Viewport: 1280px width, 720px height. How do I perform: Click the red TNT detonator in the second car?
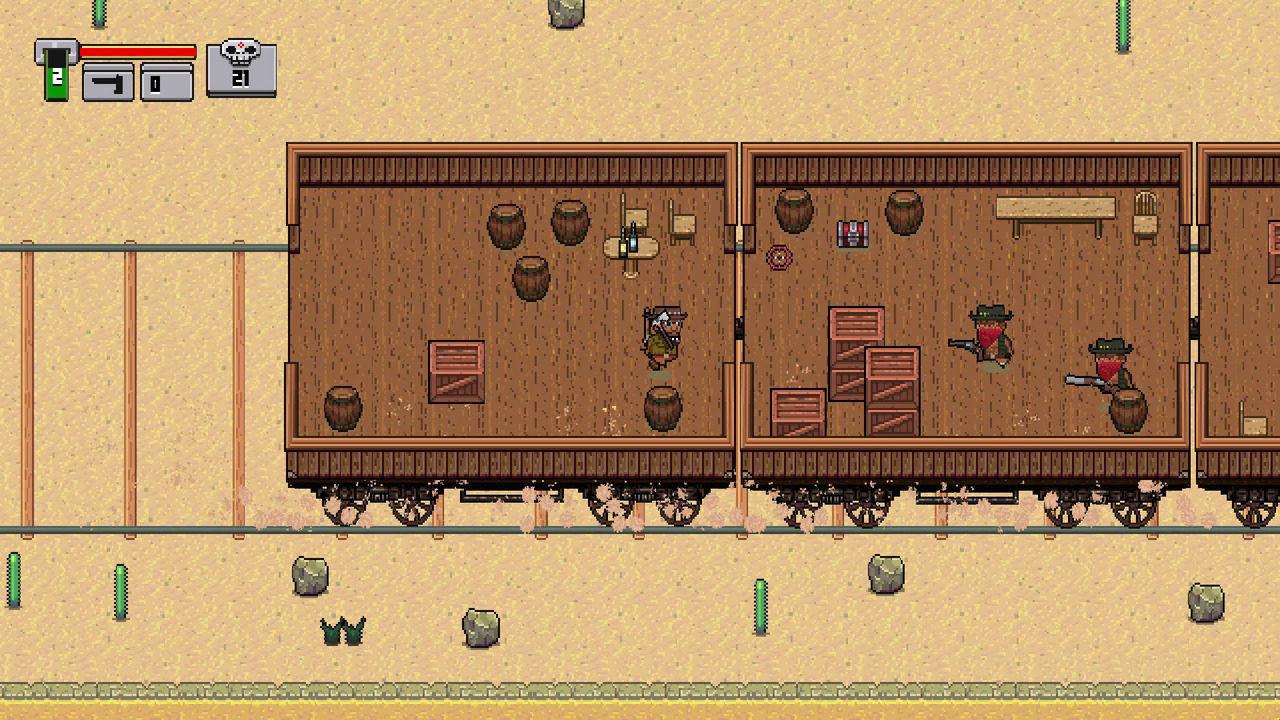tap(852, 232)
